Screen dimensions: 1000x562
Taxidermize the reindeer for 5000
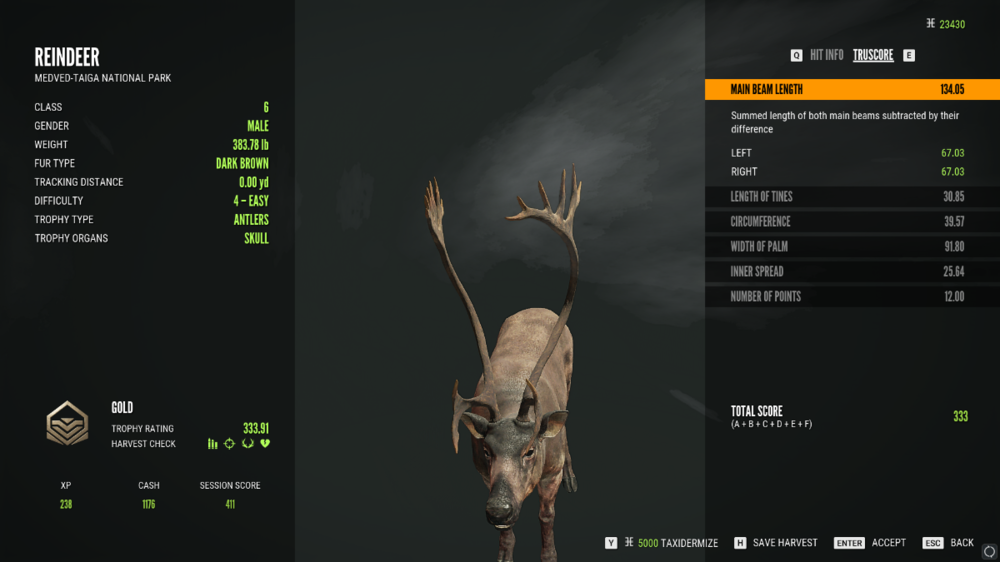coord(670,543)
